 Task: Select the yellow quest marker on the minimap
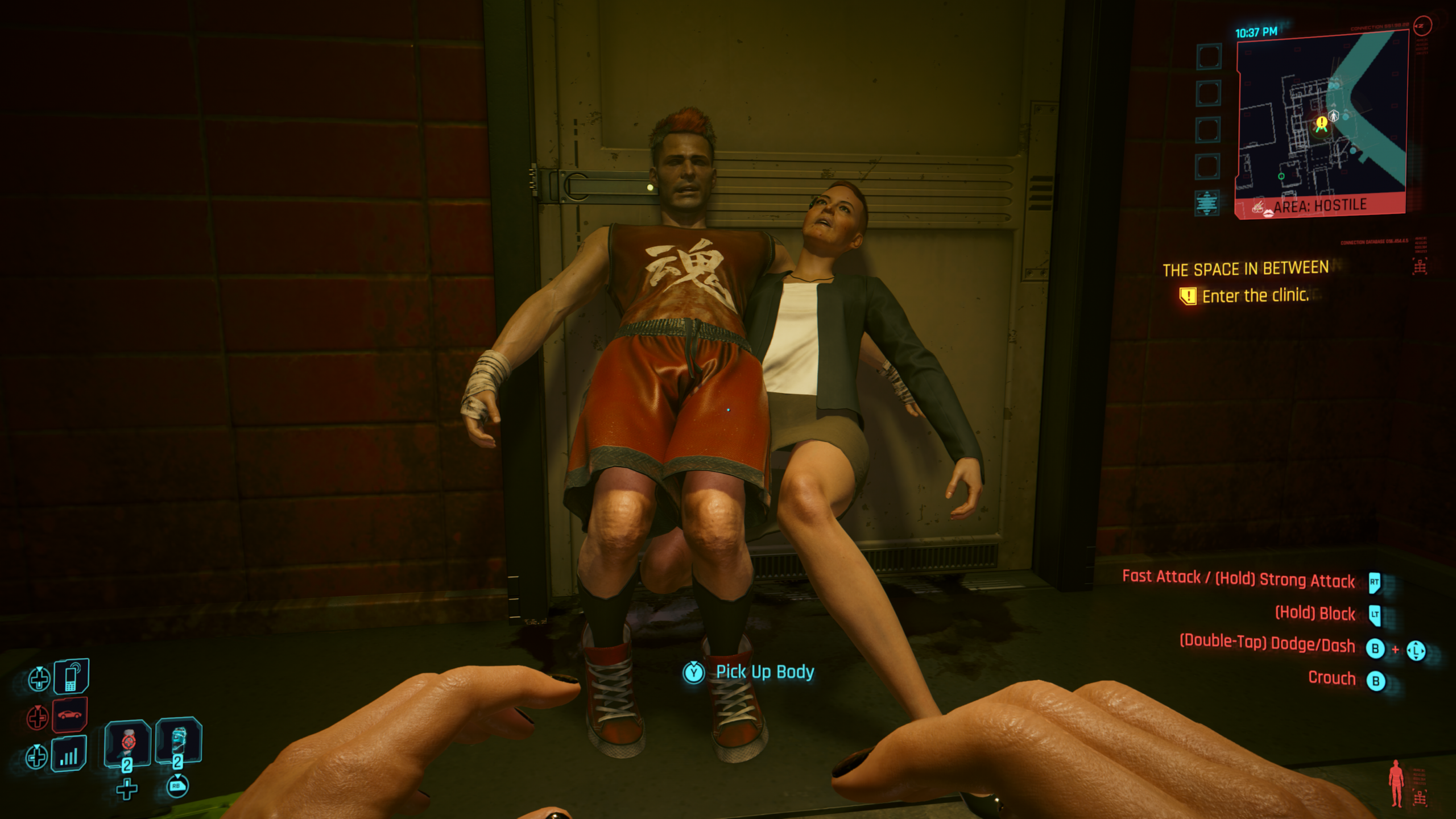pyautogui.click(x=1321, y=123)
